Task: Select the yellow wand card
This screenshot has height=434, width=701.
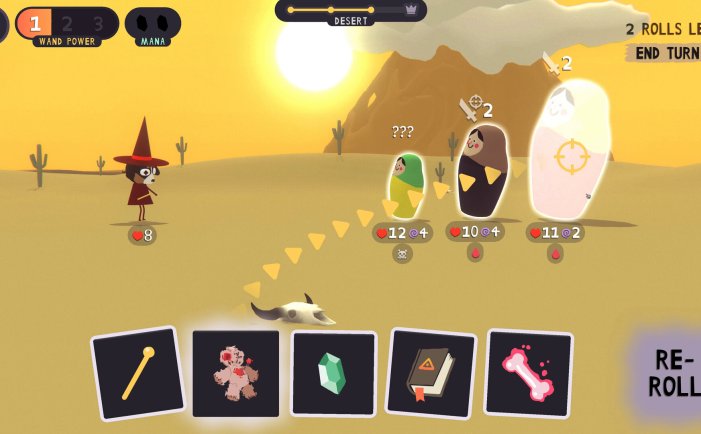Action: pyautogui.click(x=139, y=373)
